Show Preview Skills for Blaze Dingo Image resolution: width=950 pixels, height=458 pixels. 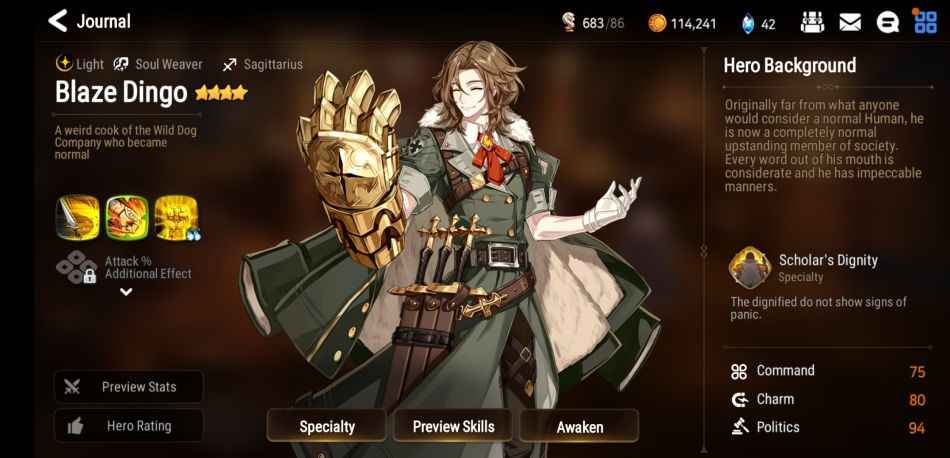(x=453, y=426)
